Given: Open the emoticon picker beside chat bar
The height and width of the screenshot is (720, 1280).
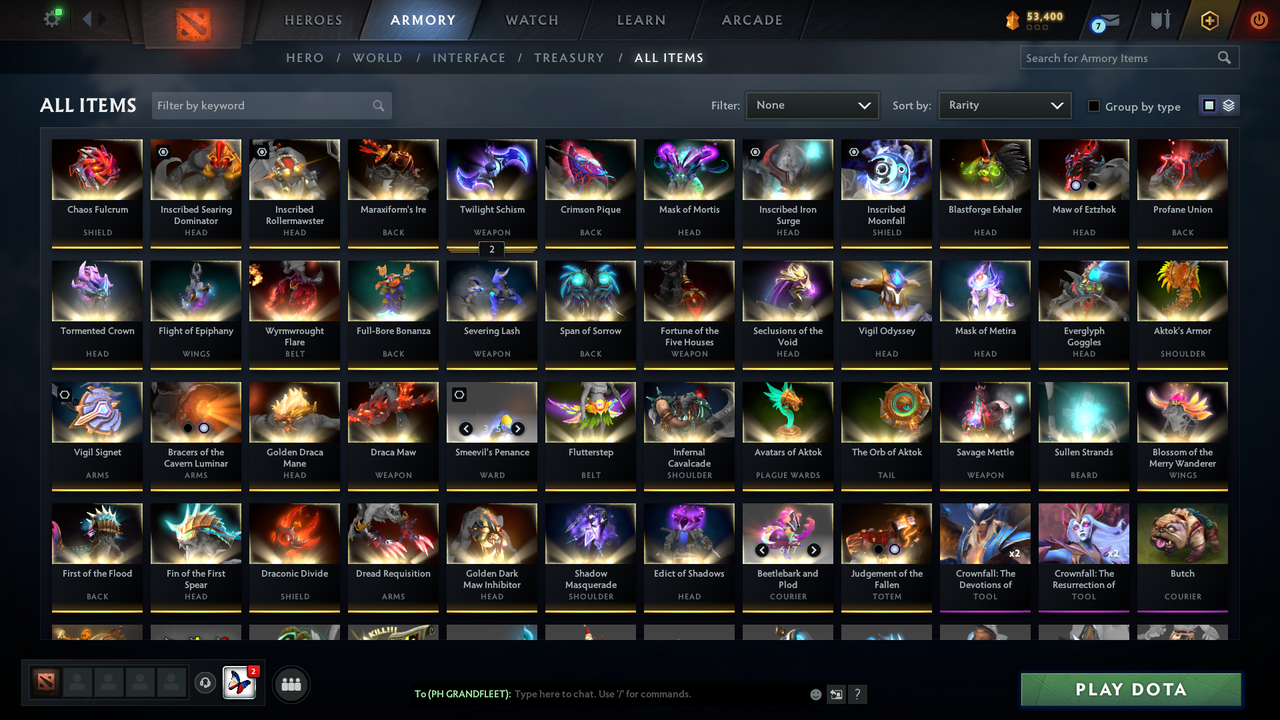Looking at the screenshot, I should click(x=816, y=693).
